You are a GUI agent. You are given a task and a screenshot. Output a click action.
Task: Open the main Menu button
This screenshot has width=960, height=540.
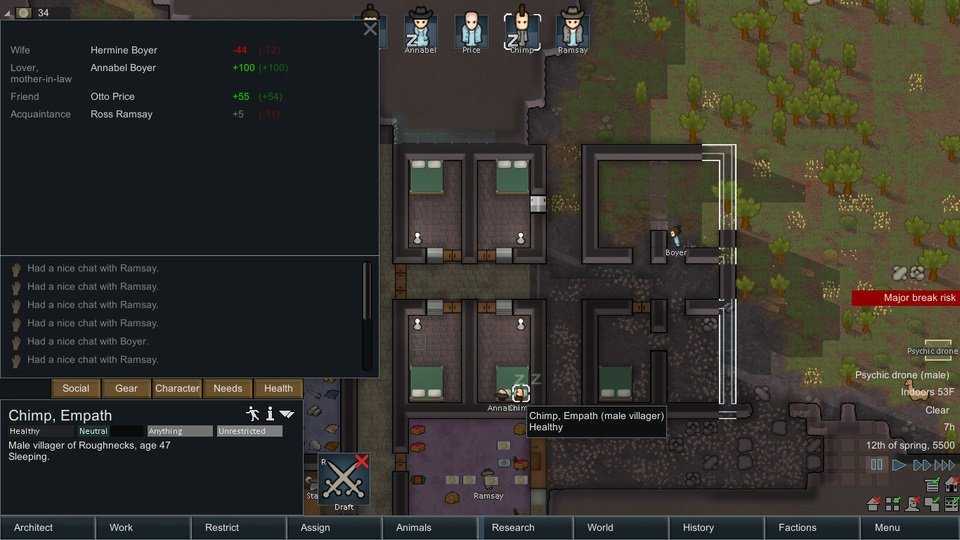(x=887, y=527)
